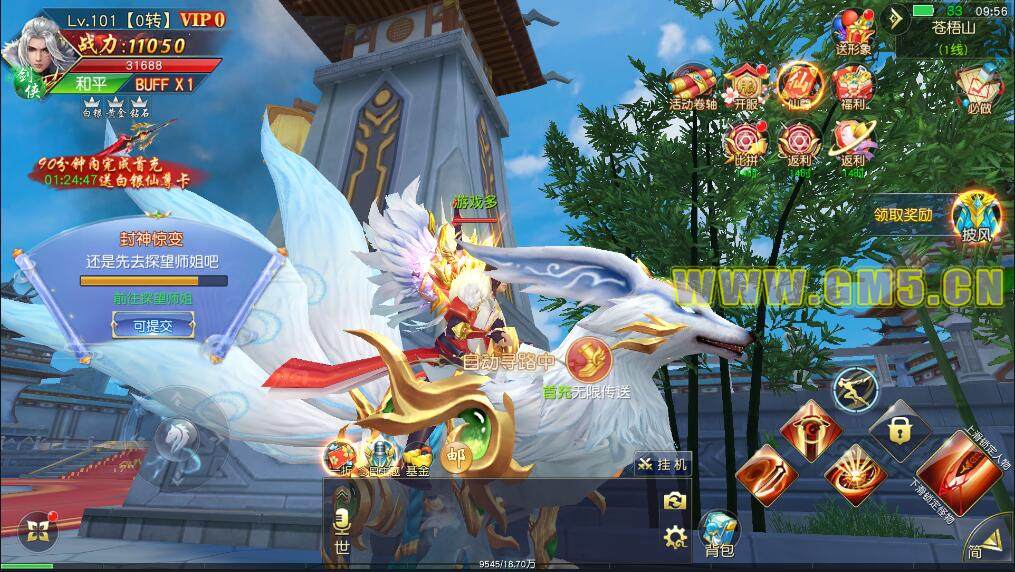Open the 福利 welfare gift icon
The height and width of the screenshot is (572, 1015).
tap(852, 87)
